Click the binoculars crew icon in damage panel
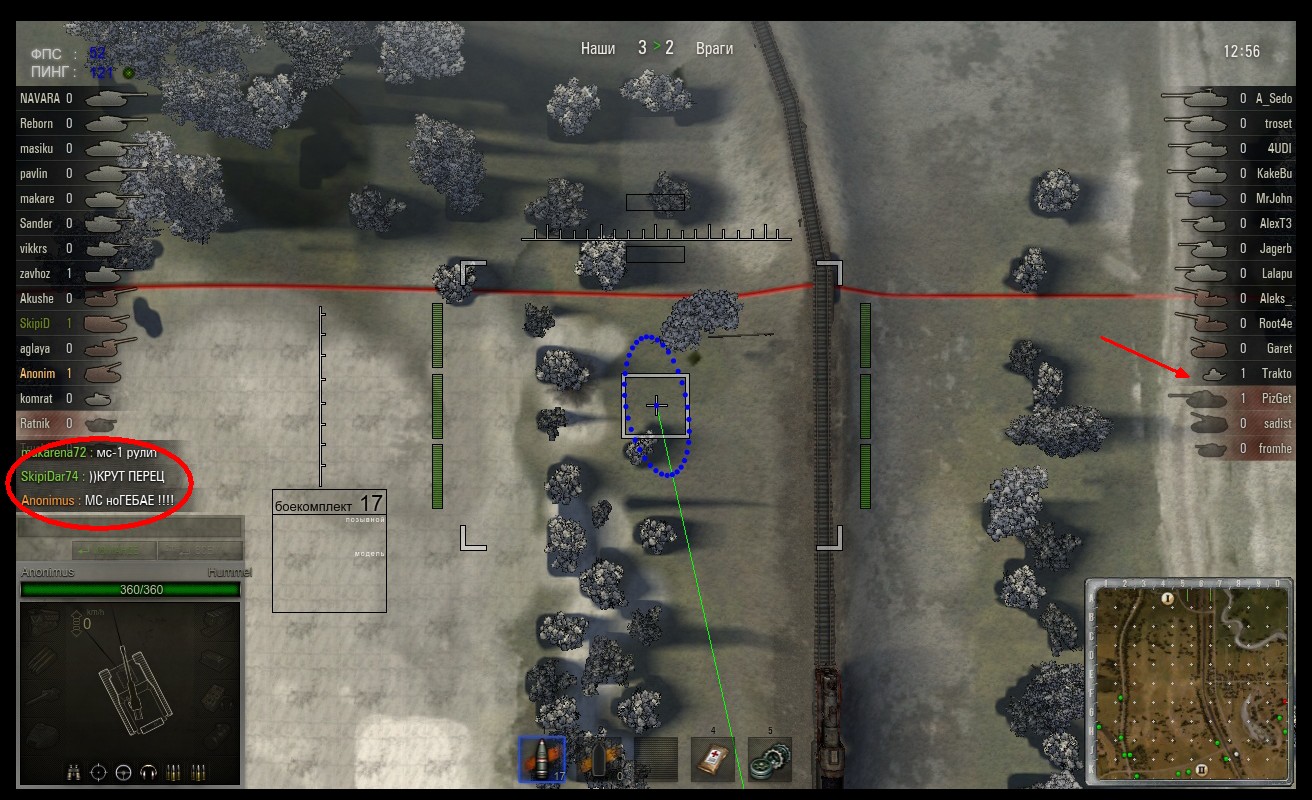The height and width of the screenshot is (800, 1312). click(74, 772)
